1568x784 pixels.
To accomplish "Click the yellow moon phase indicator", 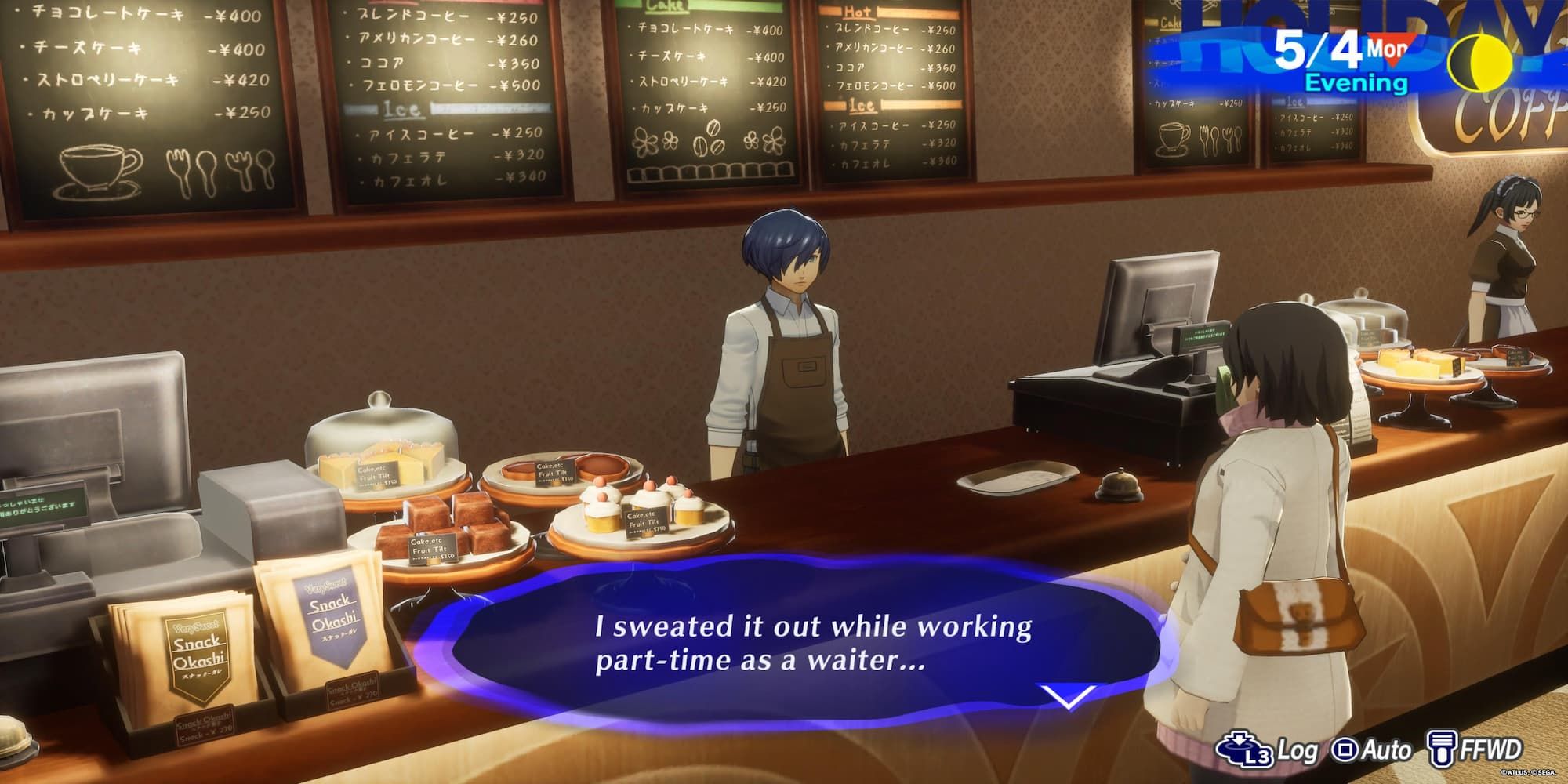I will point(1480,60).
